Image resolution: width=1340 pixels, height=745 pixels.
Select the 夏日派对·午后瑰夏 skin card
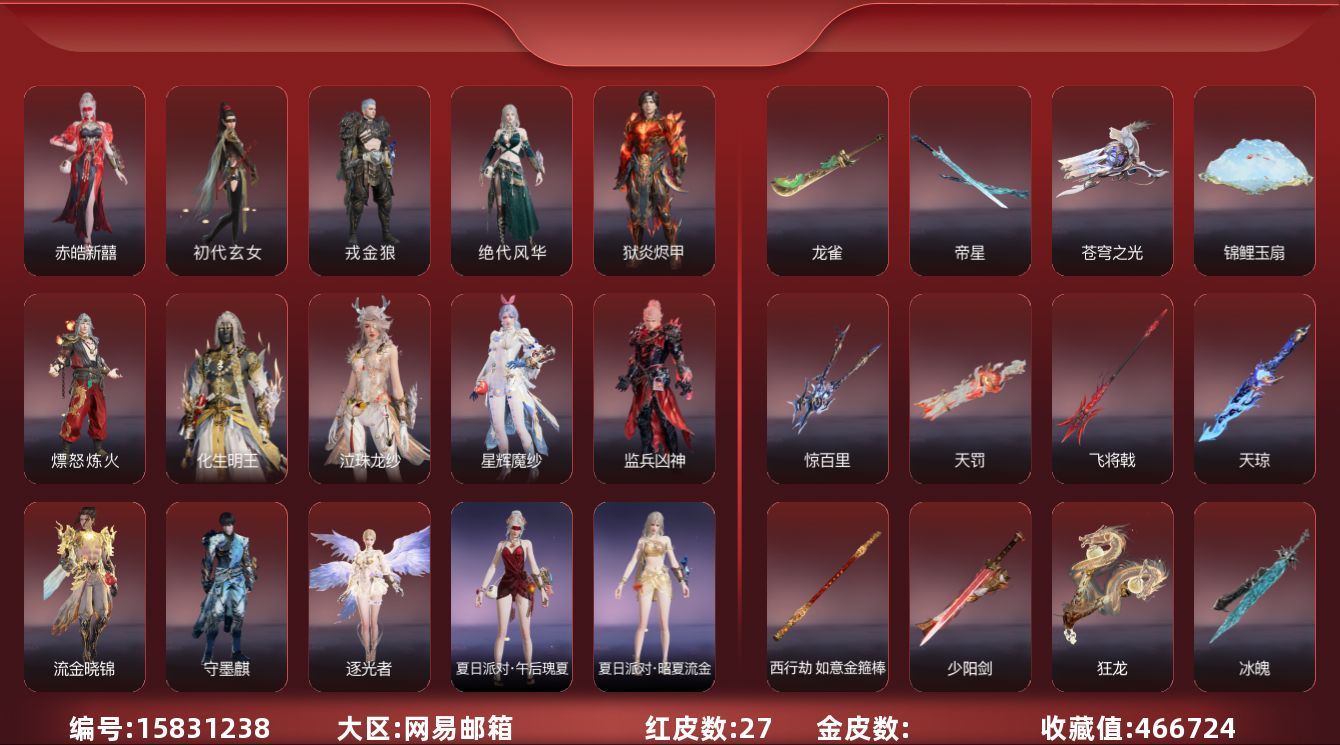[x=512, y=596]
